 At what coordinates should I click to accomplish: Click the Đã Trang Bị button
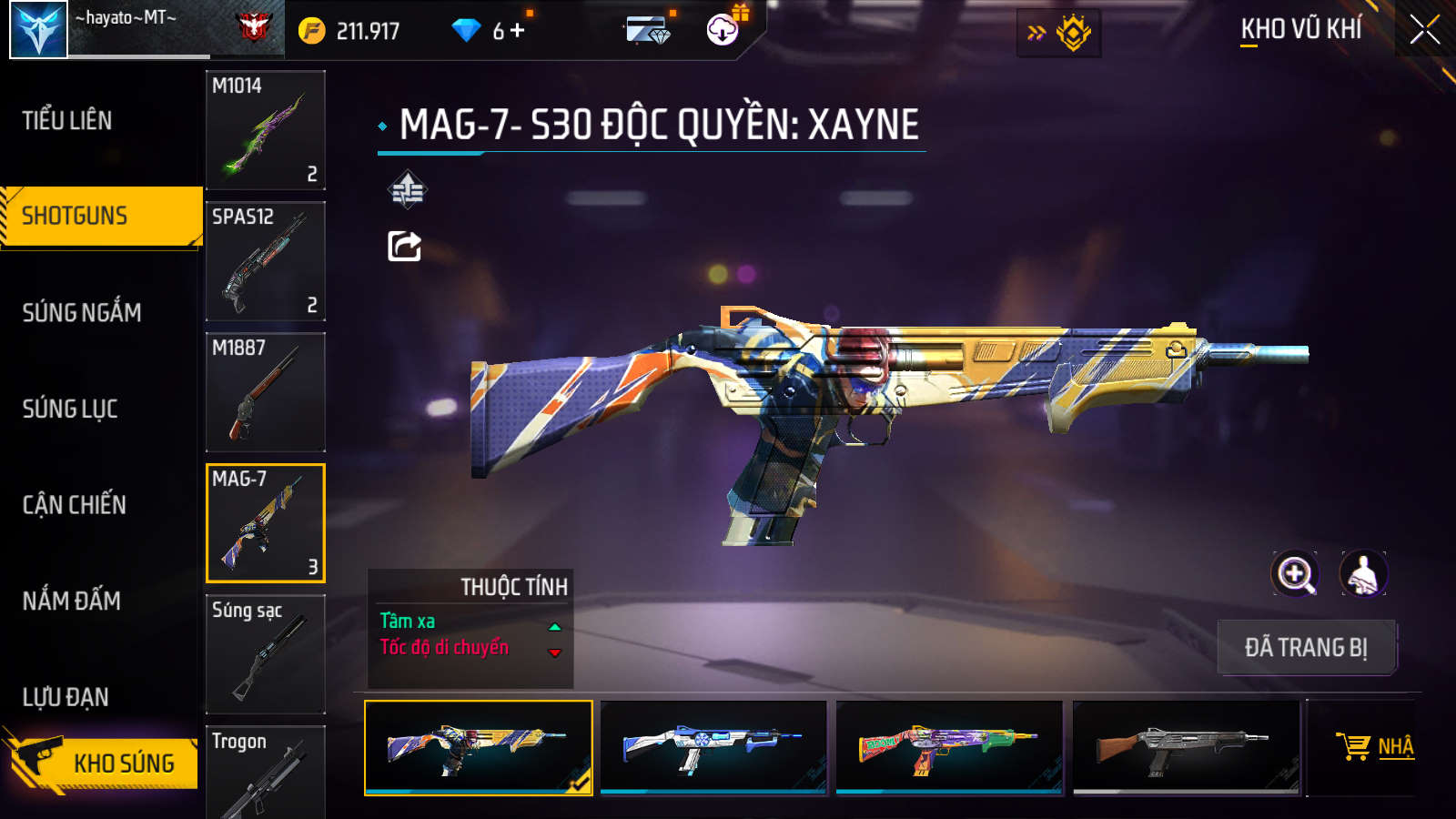coord(1306,647)
